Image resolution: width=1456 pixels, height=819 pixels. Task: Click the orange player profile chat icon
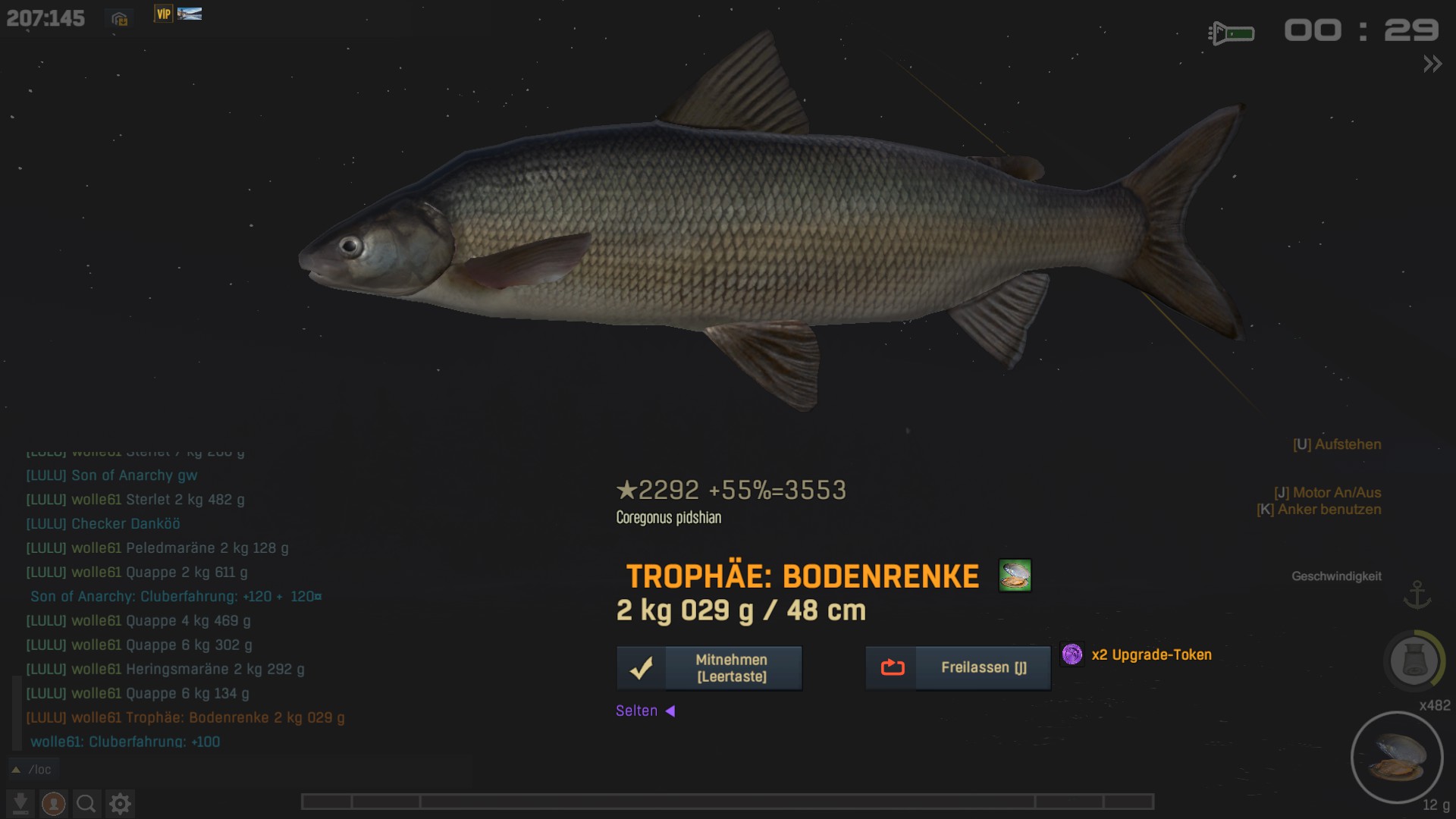53,803
